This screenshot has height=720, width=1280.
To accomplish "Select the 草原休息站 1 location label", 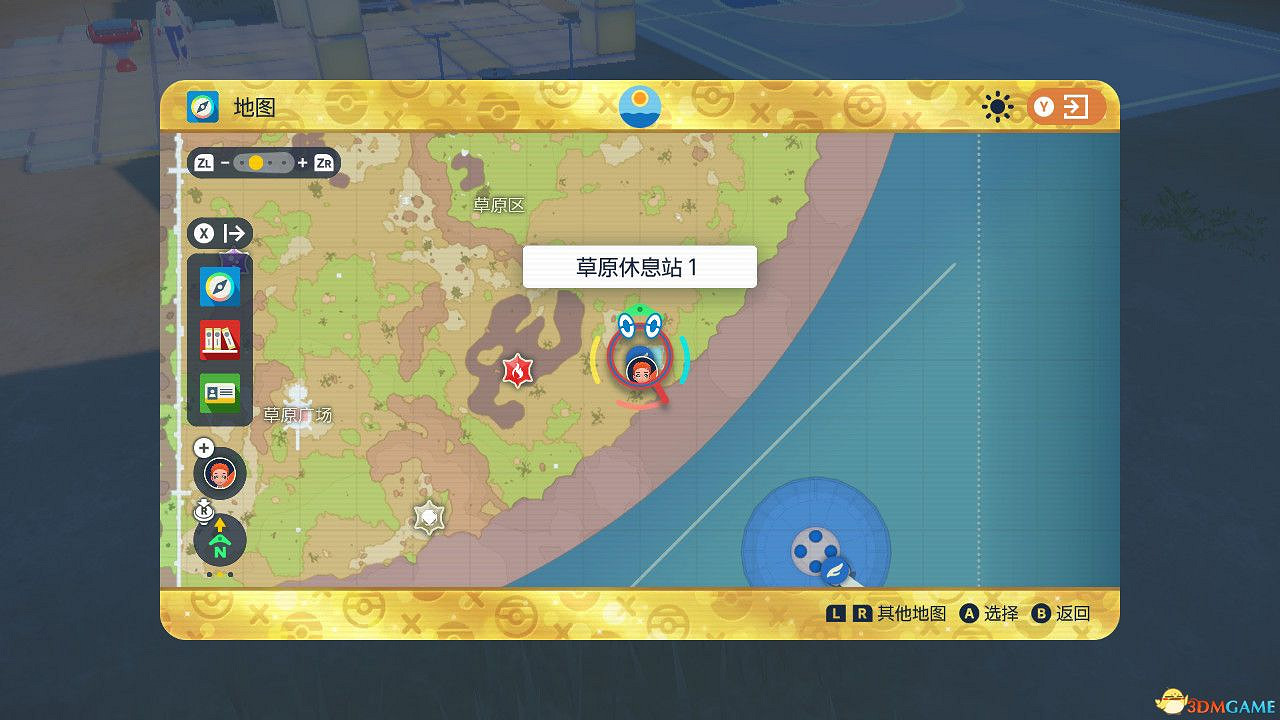I will [639, 267].
